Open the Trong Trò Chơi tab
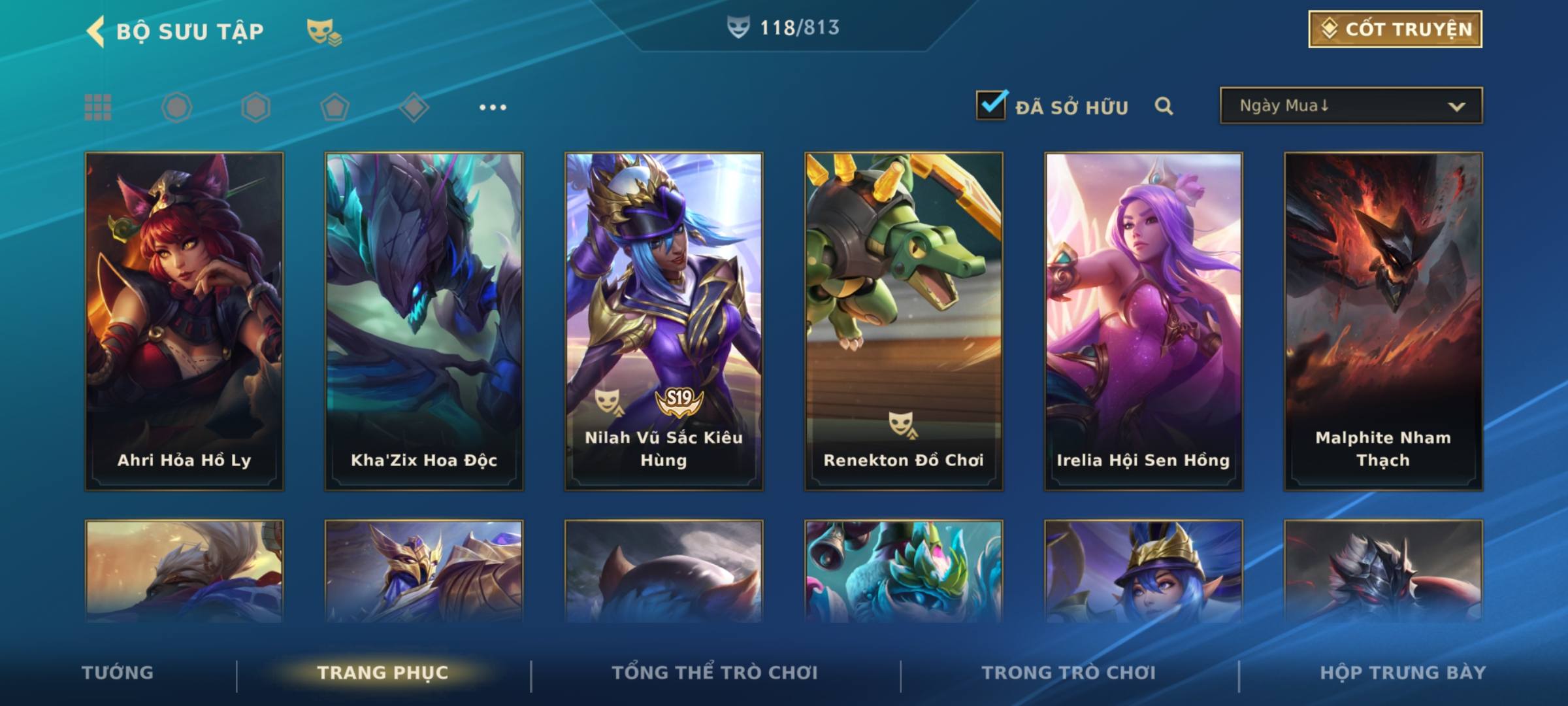The image size is (1568, 706). [1068, 673]
